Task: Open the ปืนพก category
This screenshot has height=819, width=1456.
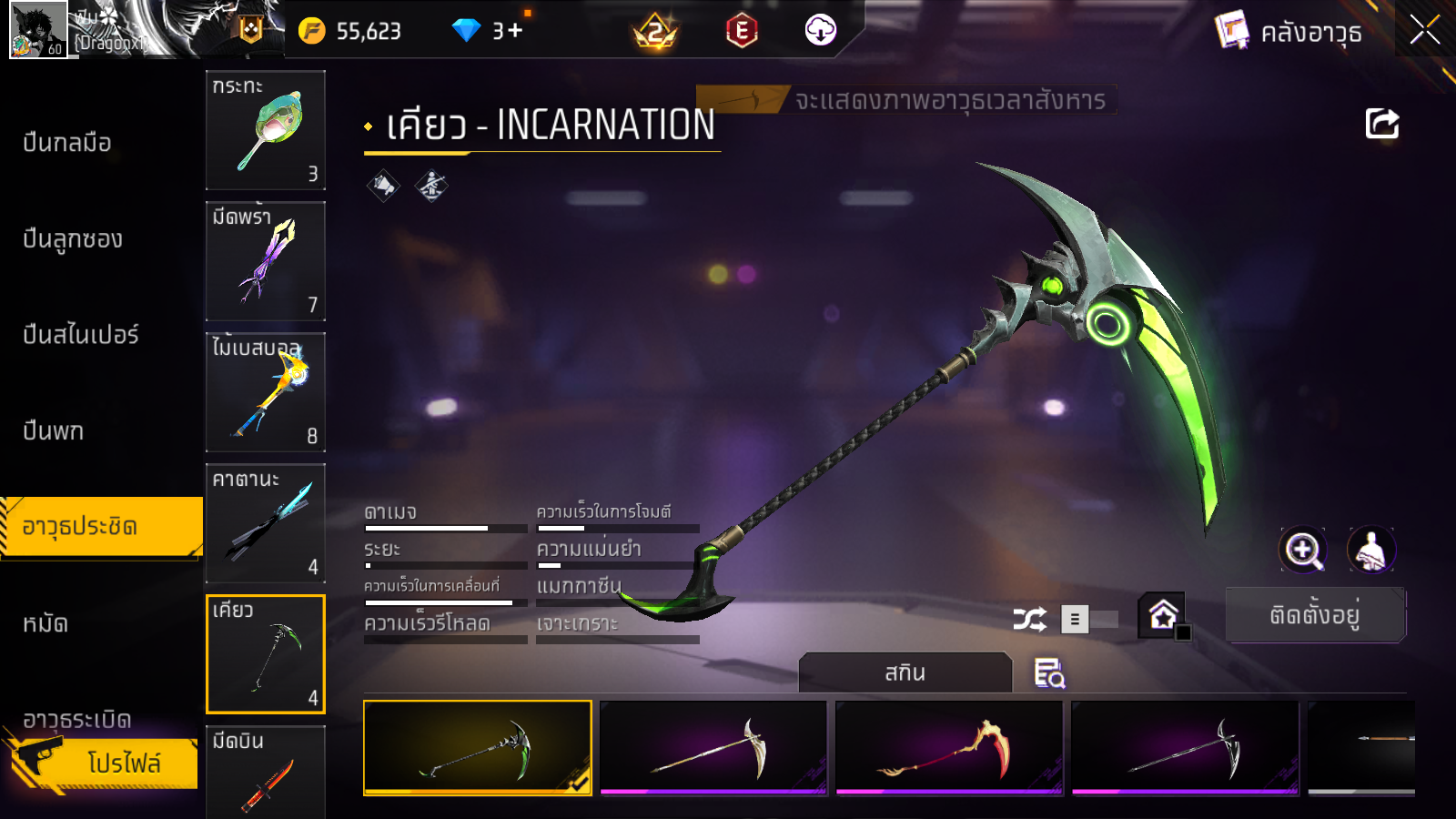Action: coord(54,430)
